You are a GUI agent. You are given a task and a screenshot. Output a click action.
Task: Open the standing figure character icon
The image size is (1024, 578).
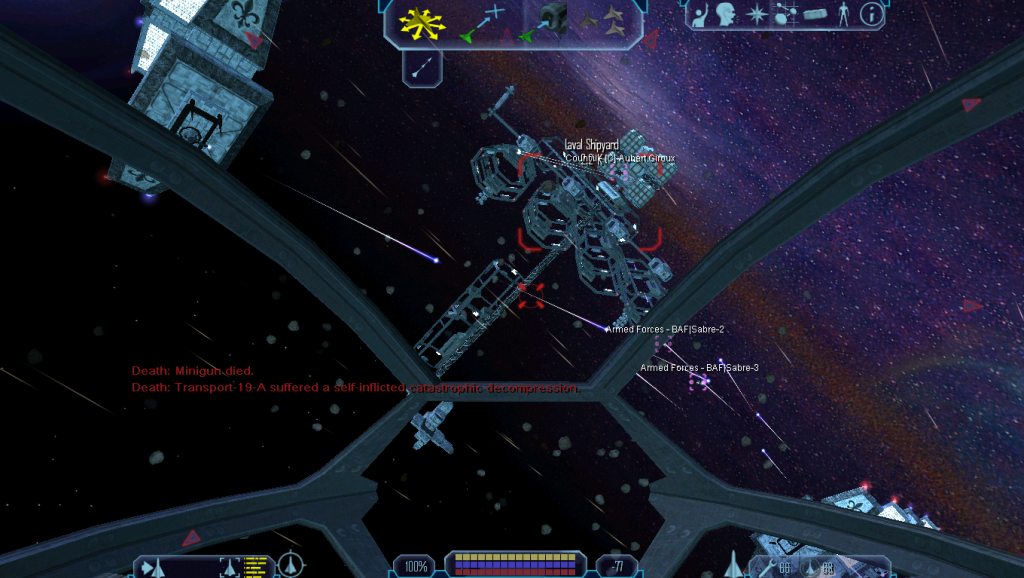(843, 15)
